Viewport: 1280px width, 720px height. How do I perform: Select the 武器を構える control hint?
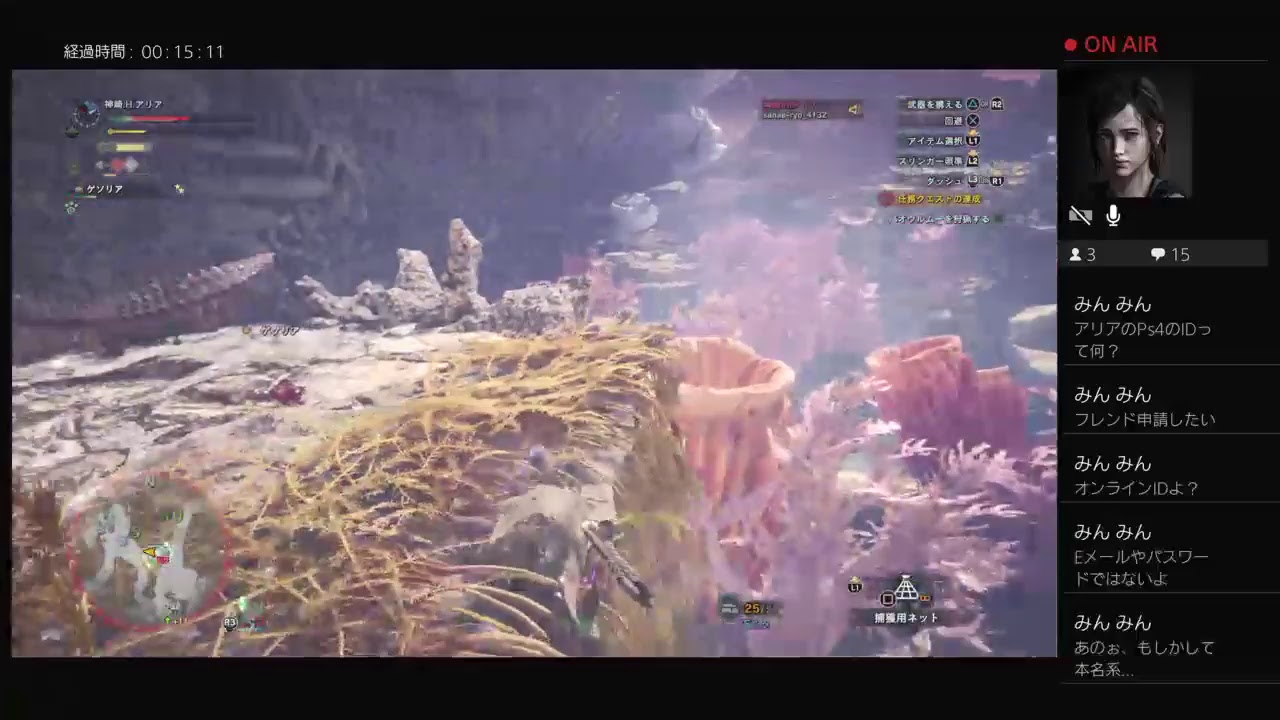[935, 103]
